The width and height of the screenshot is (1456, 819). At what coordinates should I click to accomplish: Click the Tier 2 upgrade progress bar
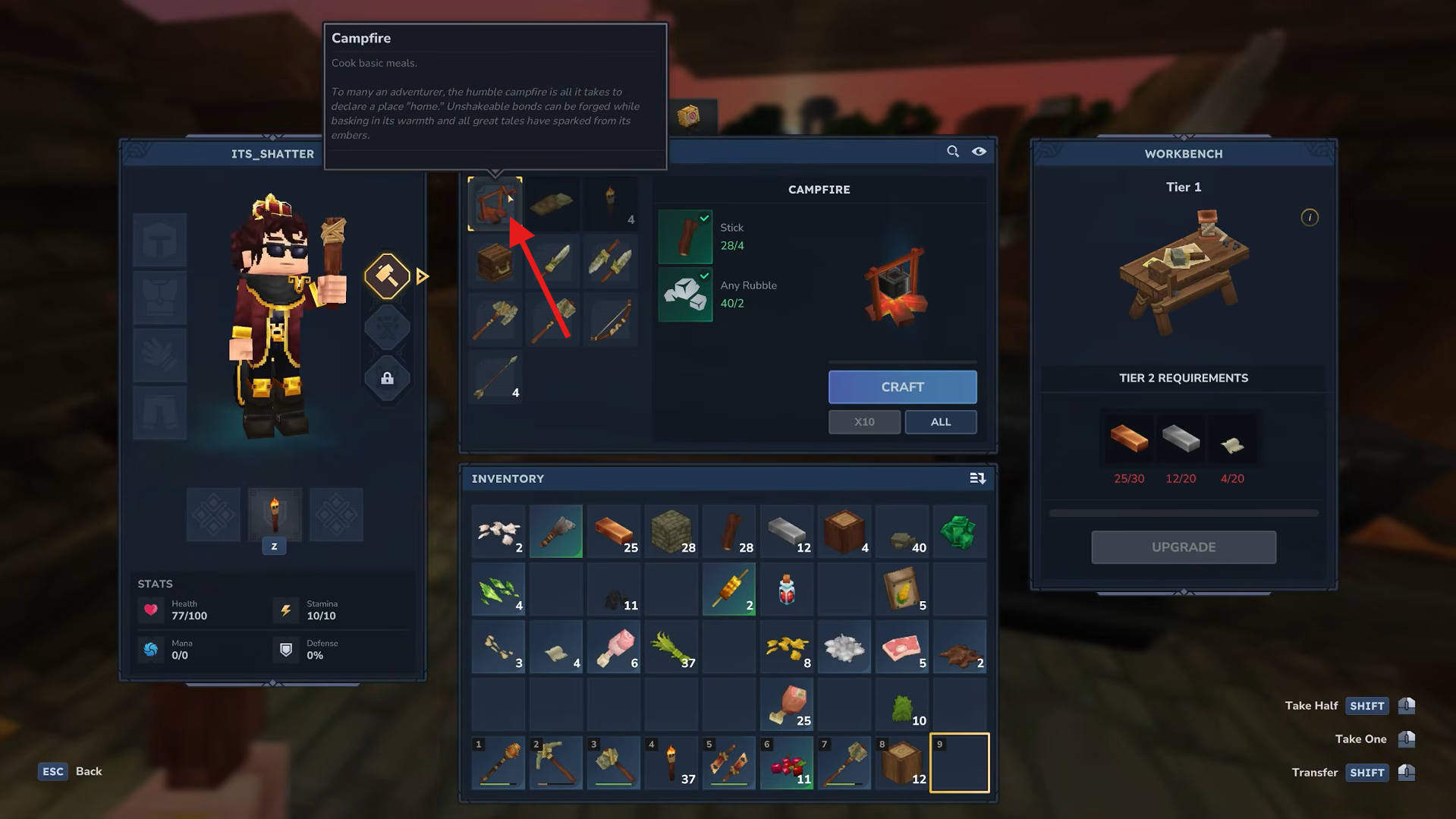[x=1183, y=512]
